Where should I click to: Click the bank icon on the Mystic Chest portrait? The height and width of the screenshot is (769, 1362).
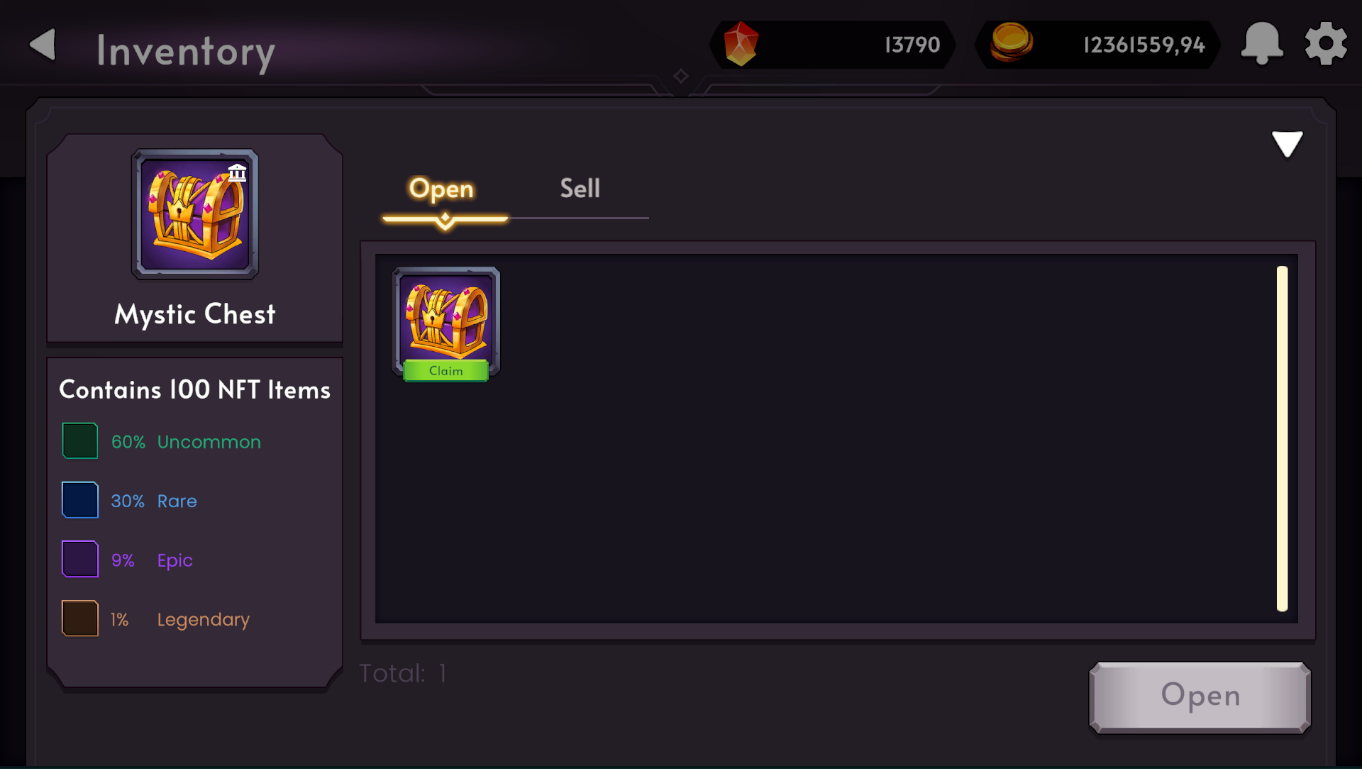tap(237, 174)
